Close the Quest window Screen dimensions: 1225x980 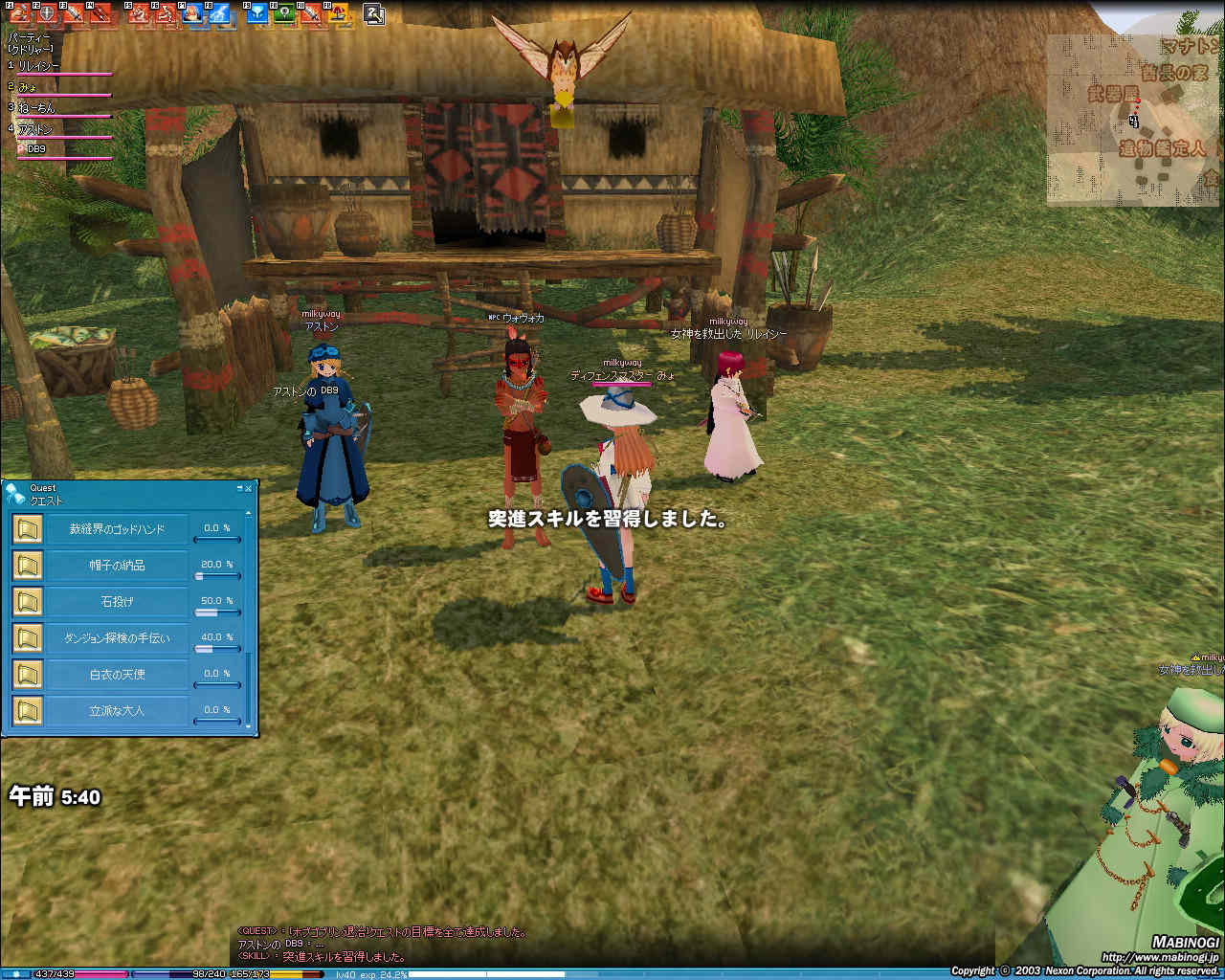pyautogui.click(x=249, y=488)
